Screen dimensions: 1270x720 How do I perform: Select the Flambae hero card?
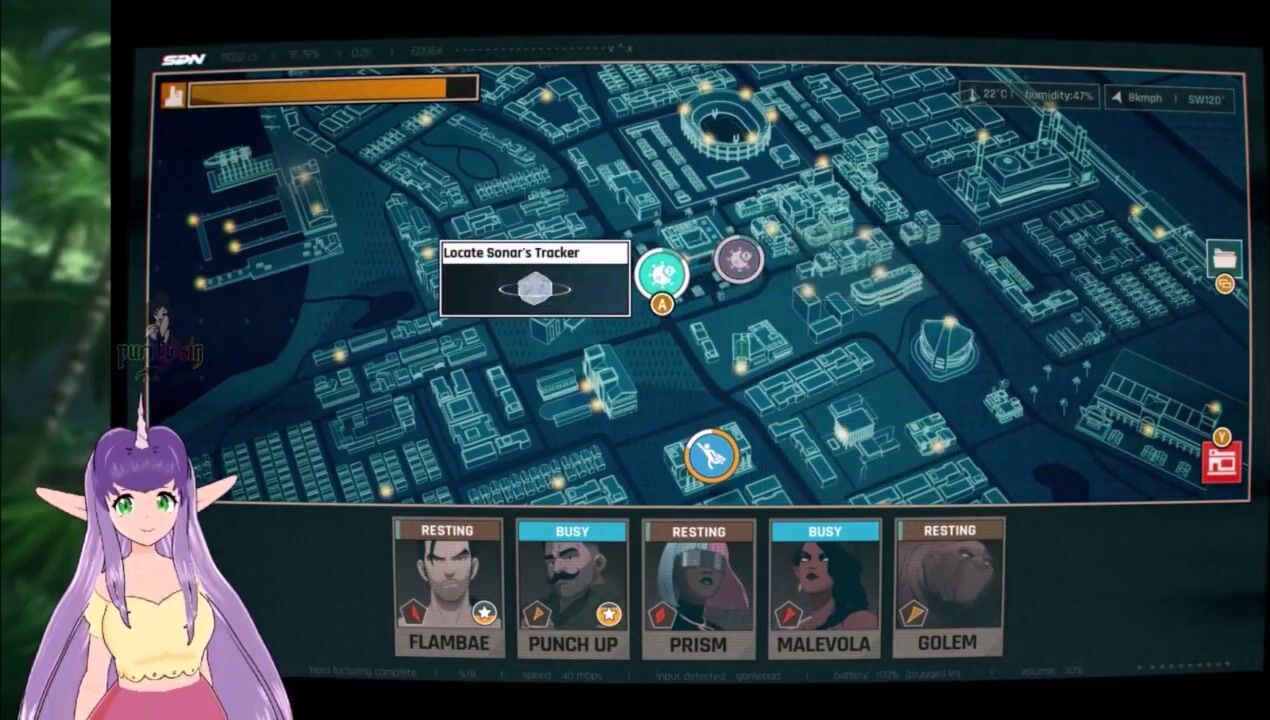447,588
